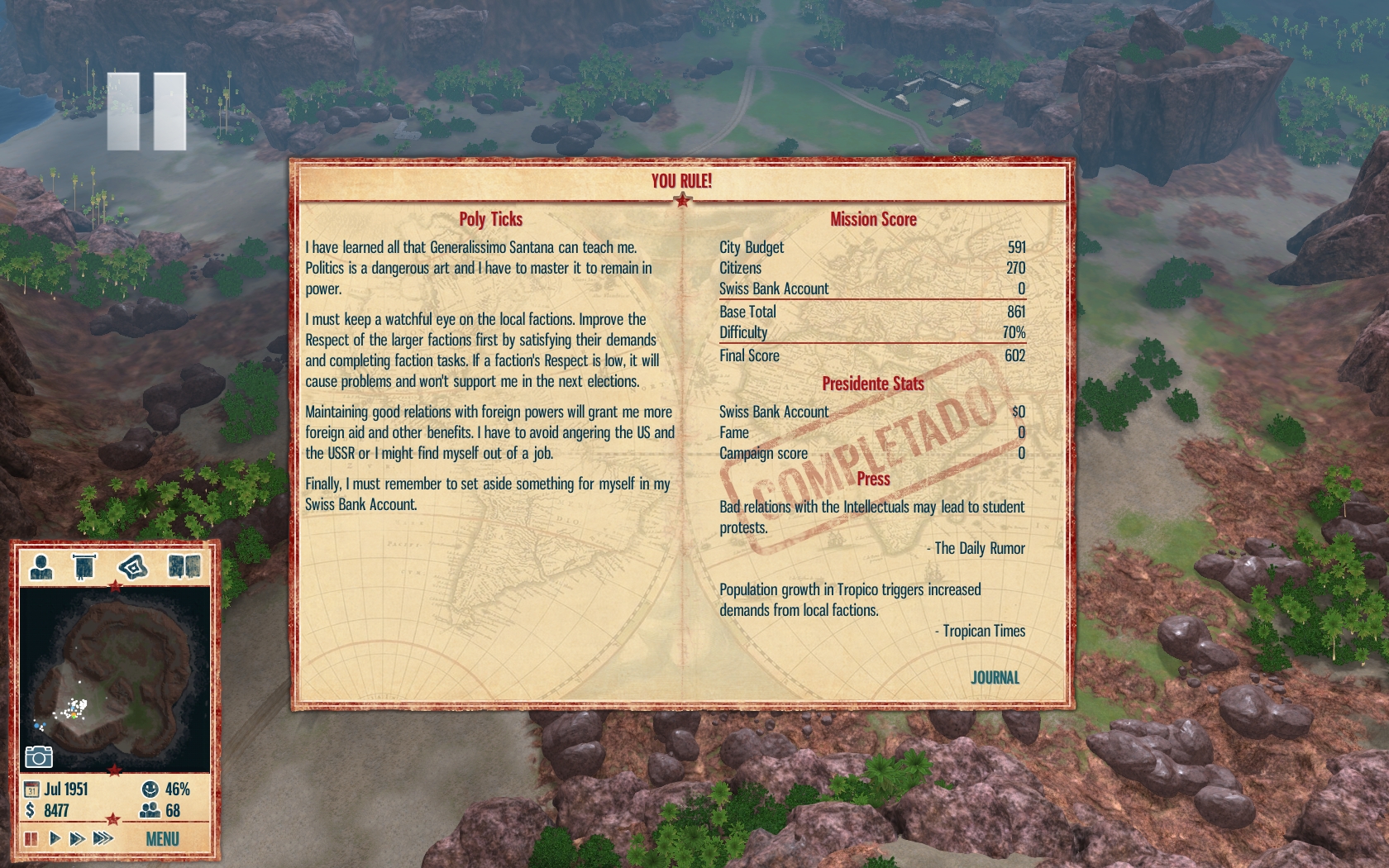
Task: Open the game MENU
Action: [162, 839]
